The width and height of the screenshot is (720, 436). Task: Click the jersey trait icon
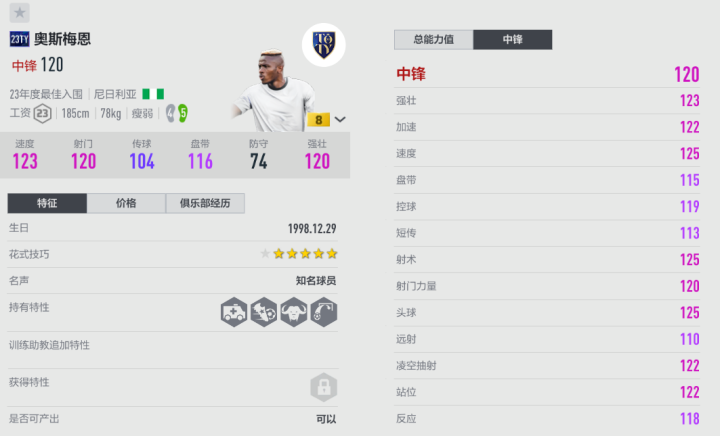tap(294, 313)
